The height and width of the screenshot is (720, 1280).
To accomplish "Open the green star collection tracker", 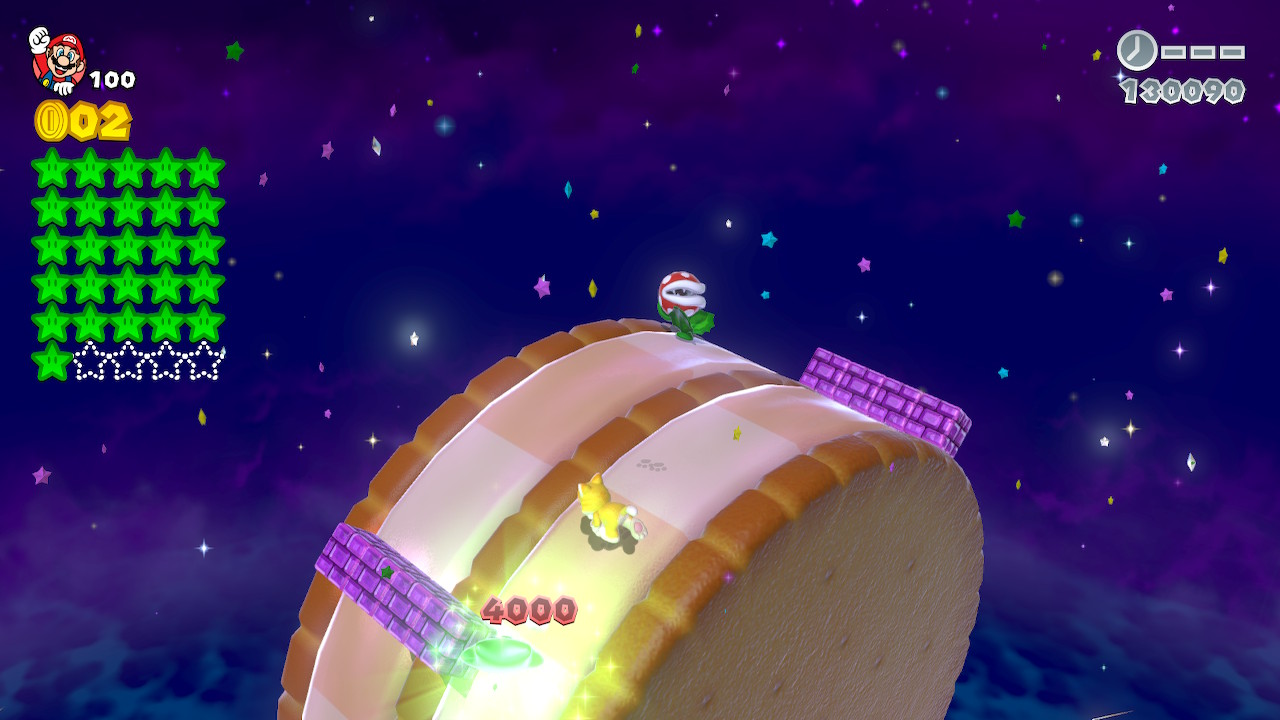I will [128, 264].
